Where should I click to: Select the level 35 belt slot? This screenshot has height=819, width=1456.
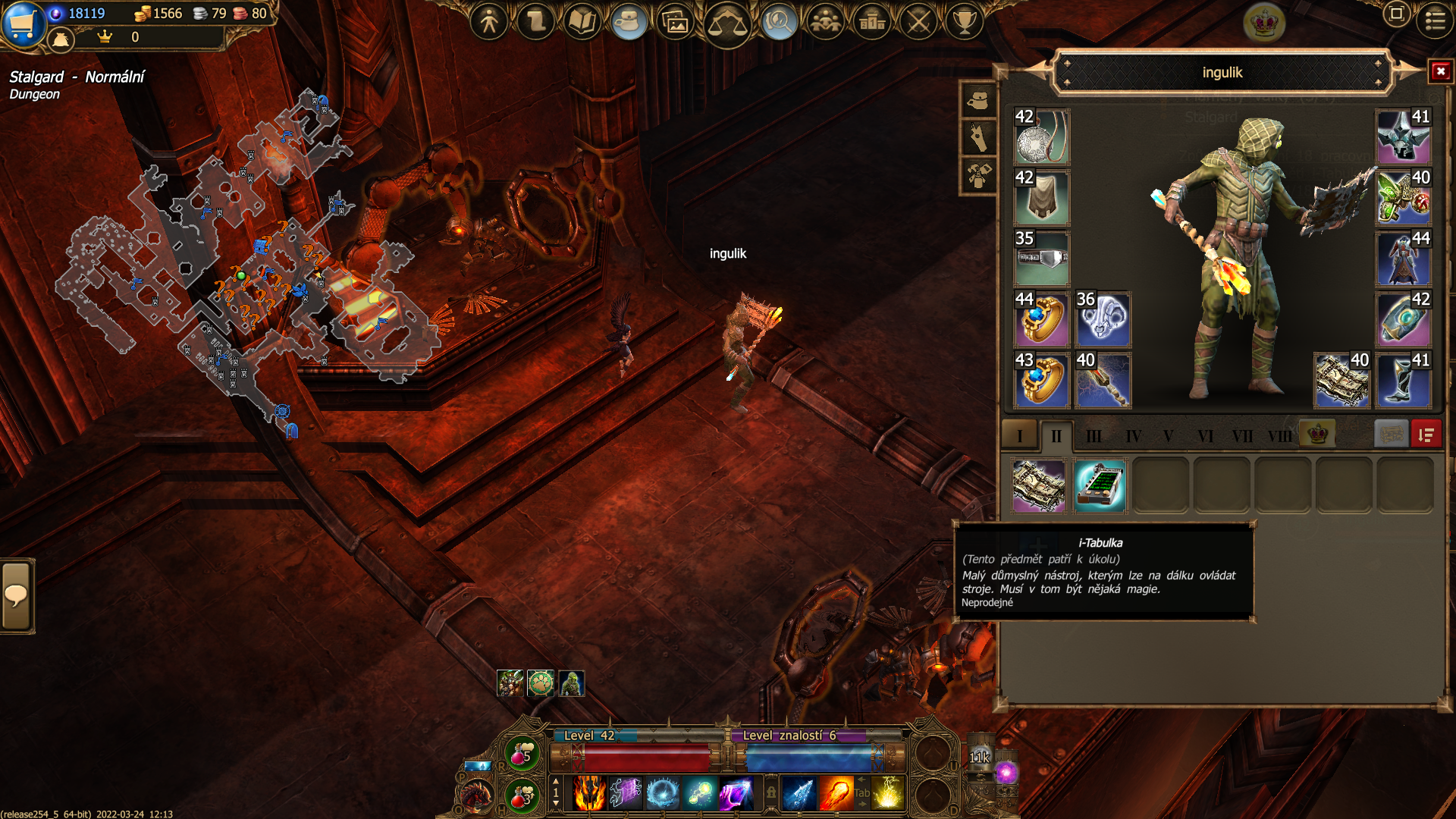click(x=1042, y=259)
